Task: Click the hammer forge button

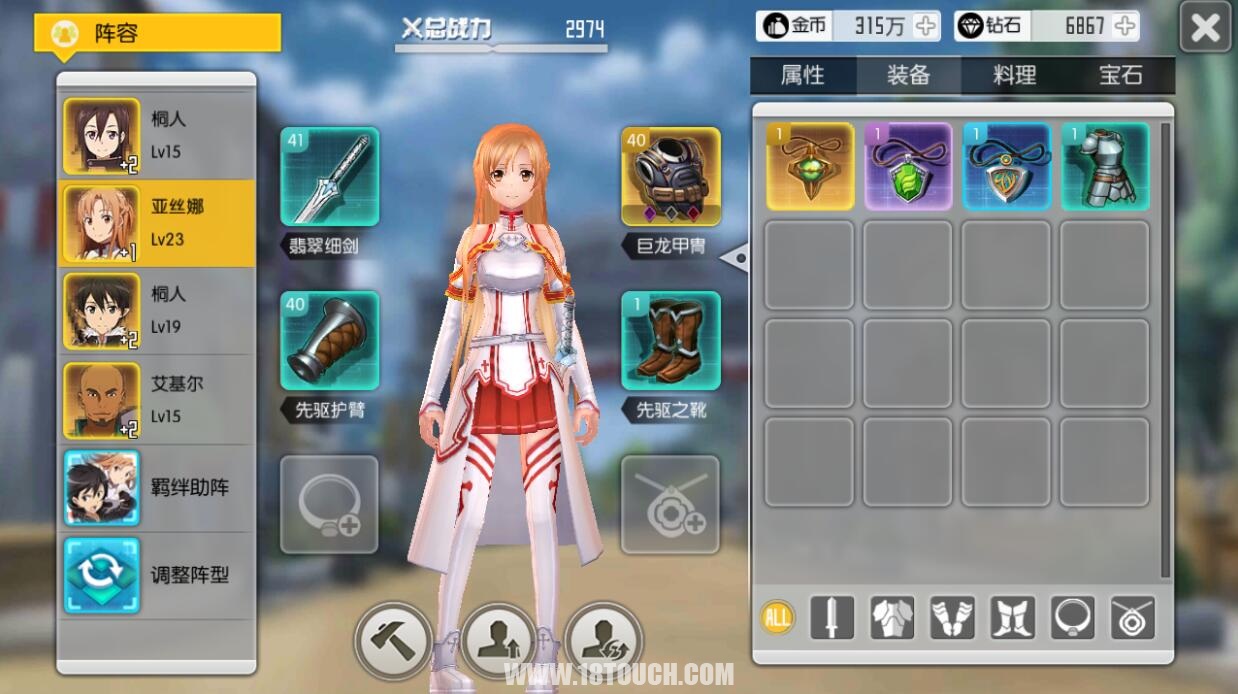Action: (393, 640)
